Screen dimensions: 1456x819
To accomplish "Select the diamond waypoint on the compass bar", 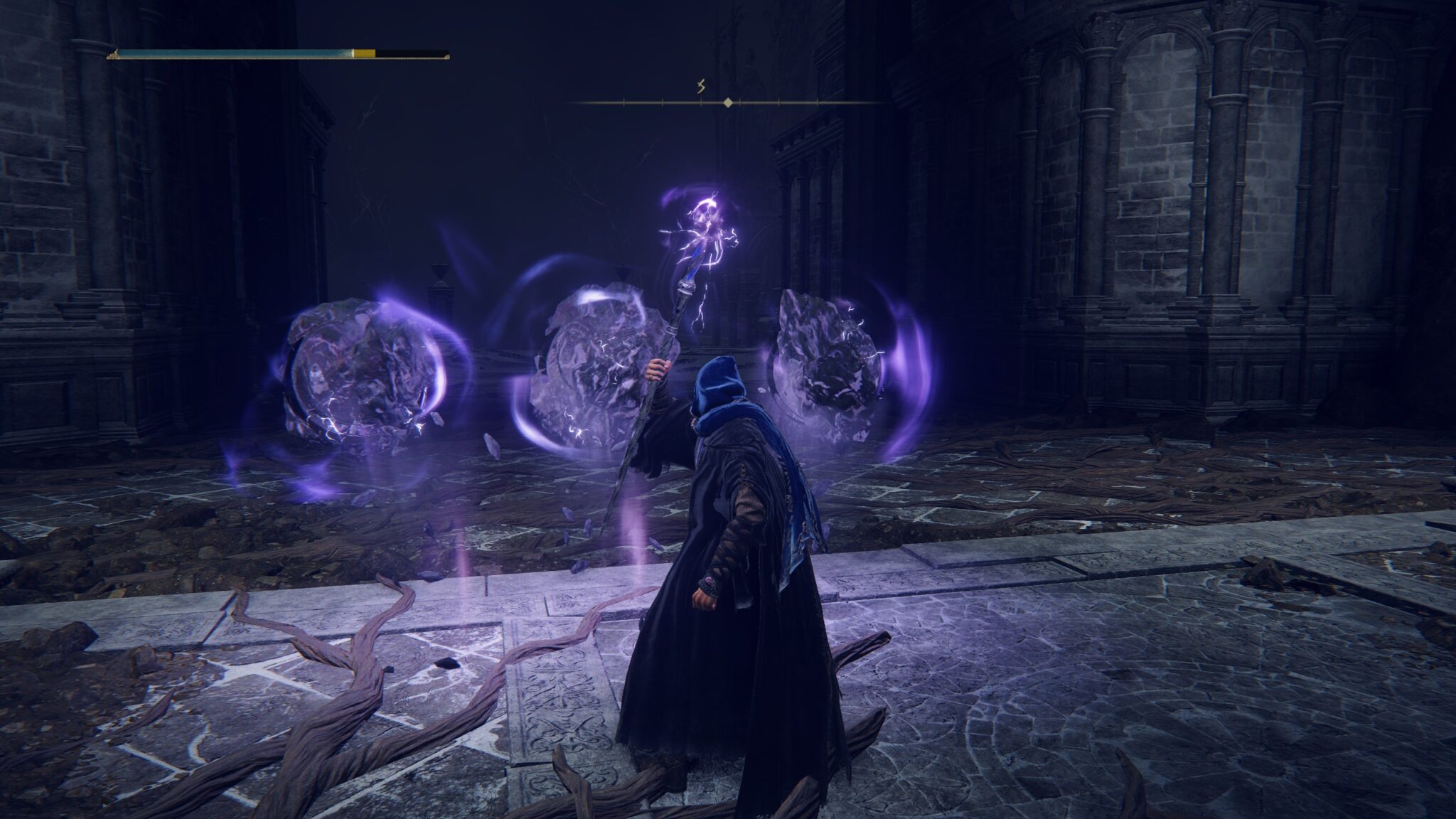I will pyautogui.click(x=727, y=102).
